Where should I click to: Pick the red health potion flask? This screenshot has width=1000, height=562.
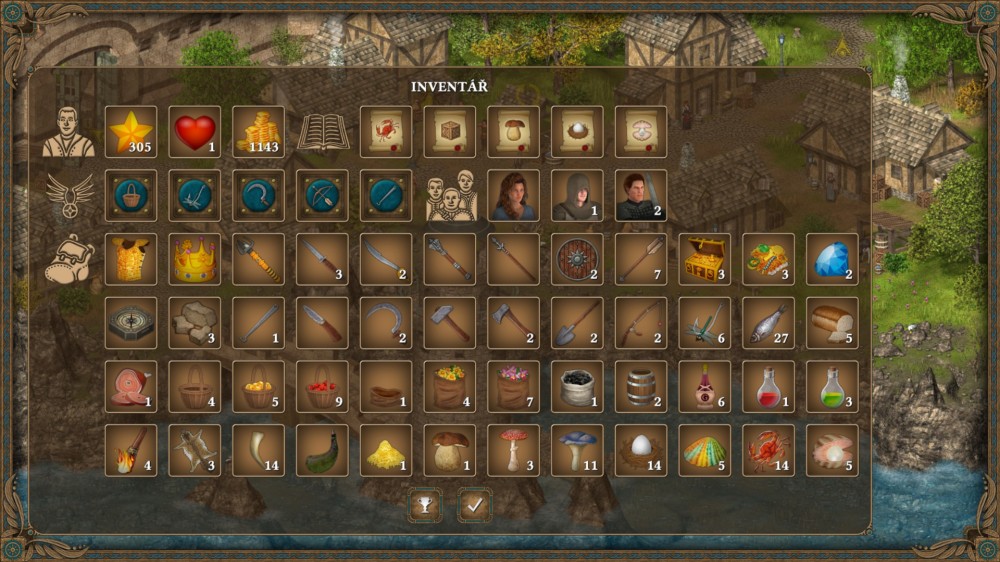pos(768,386)
